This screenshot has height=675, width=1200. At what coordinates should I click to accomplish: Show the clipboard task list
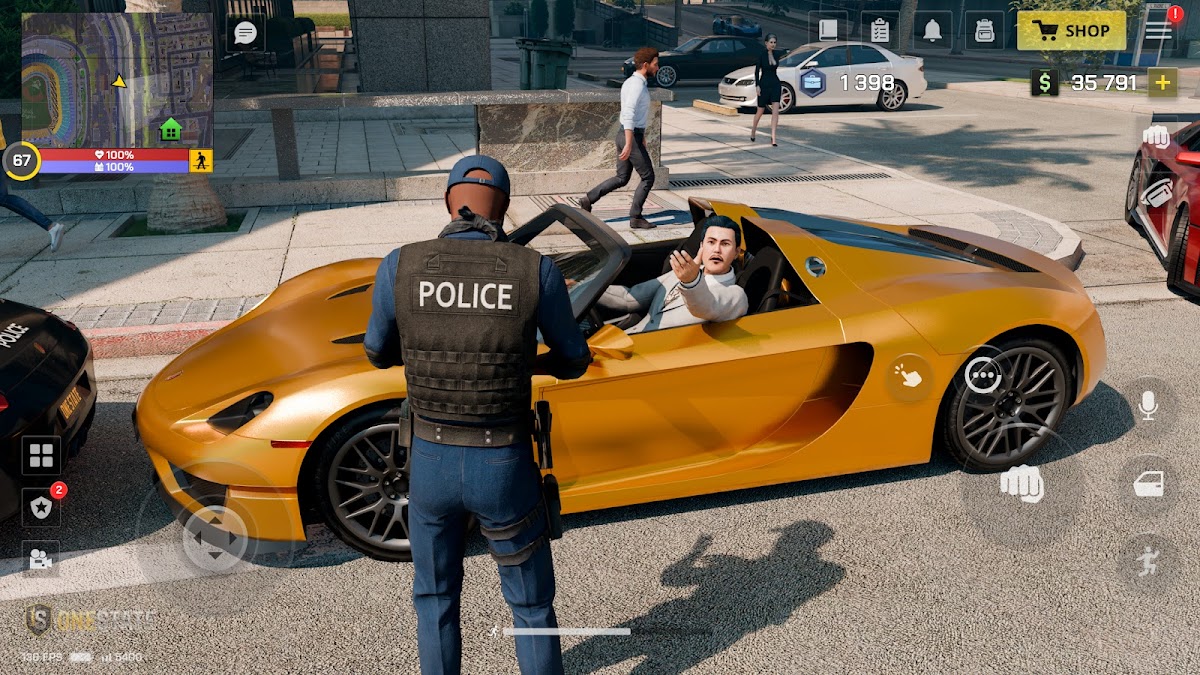pyautogui.click(x=880, y=30)
